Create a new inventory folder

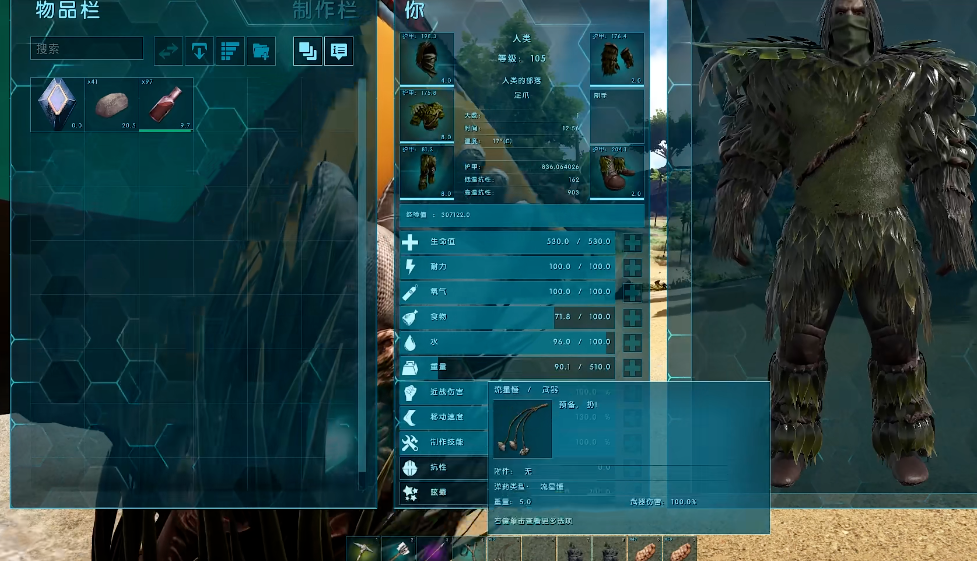tap(260, 50)
